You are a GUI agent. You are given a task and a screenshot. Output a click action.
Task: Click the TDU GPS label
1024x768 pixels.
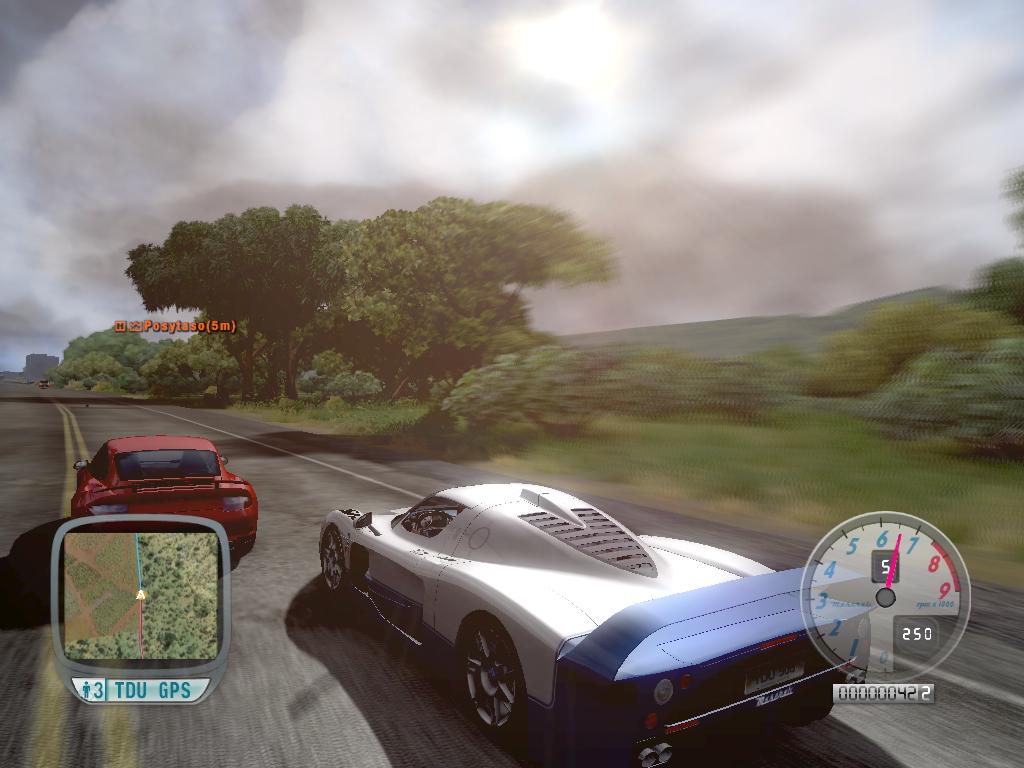(153, 690)
